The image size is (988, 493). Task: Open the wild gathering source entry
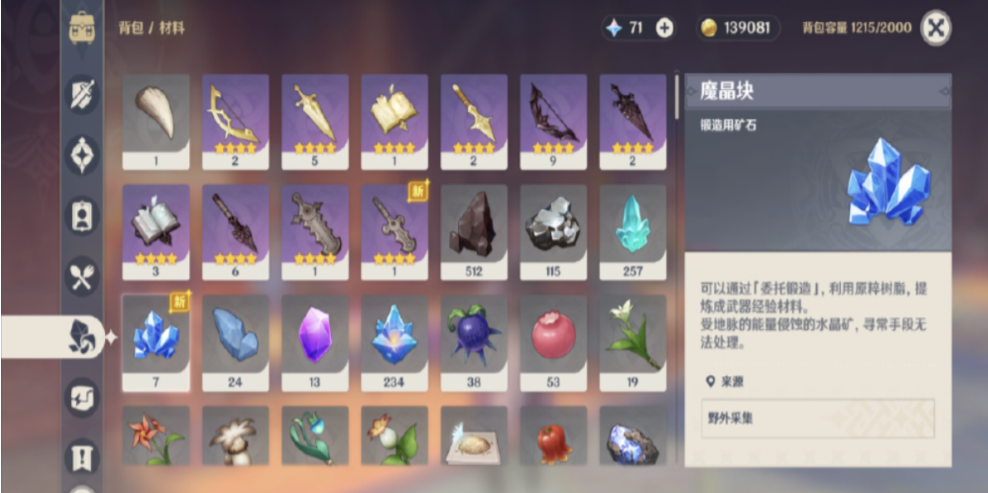click(x=817, y=418)
